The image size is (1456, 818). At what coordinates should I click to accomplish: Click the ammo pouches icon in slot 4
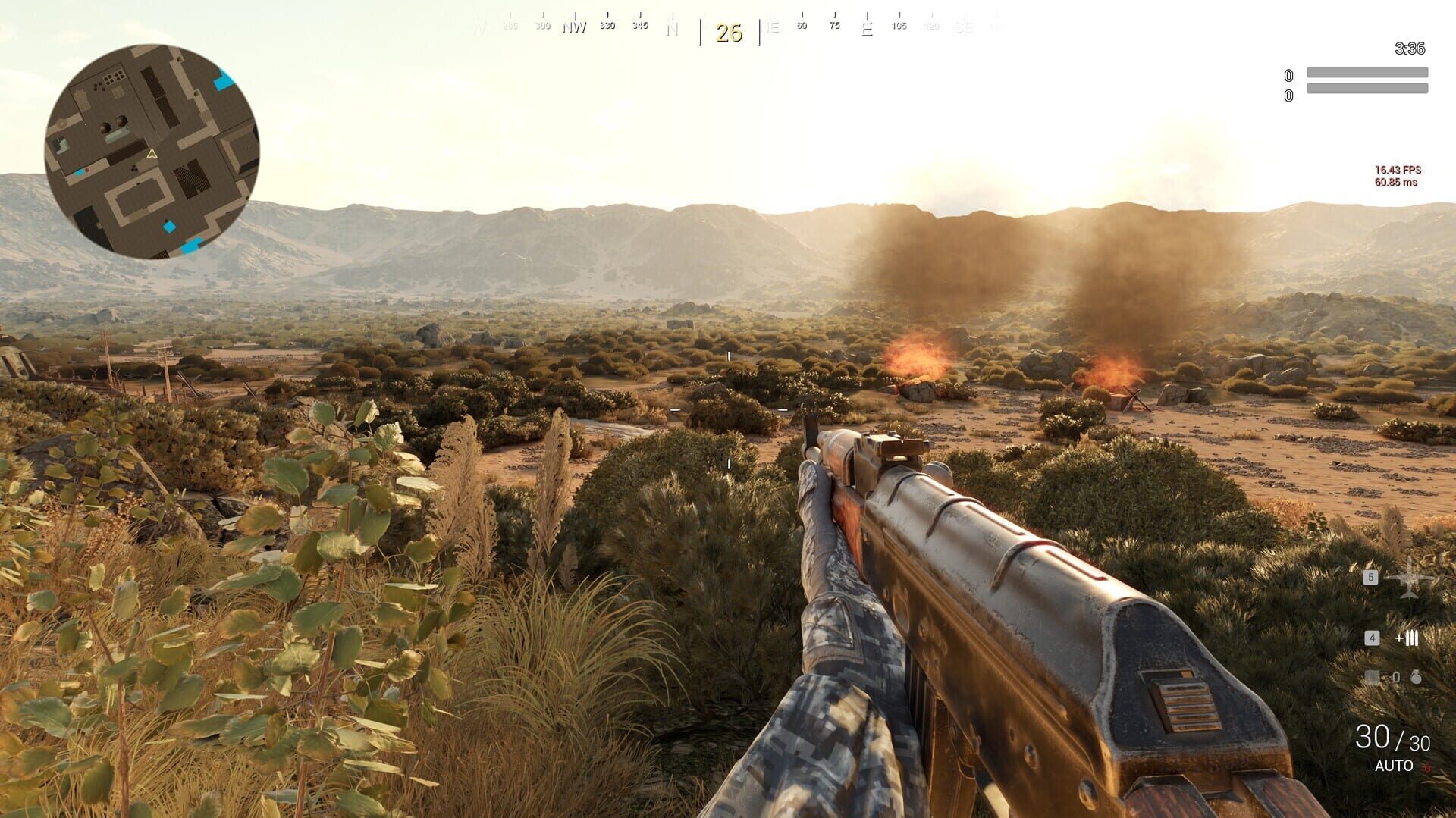(x=1407, y=639)
